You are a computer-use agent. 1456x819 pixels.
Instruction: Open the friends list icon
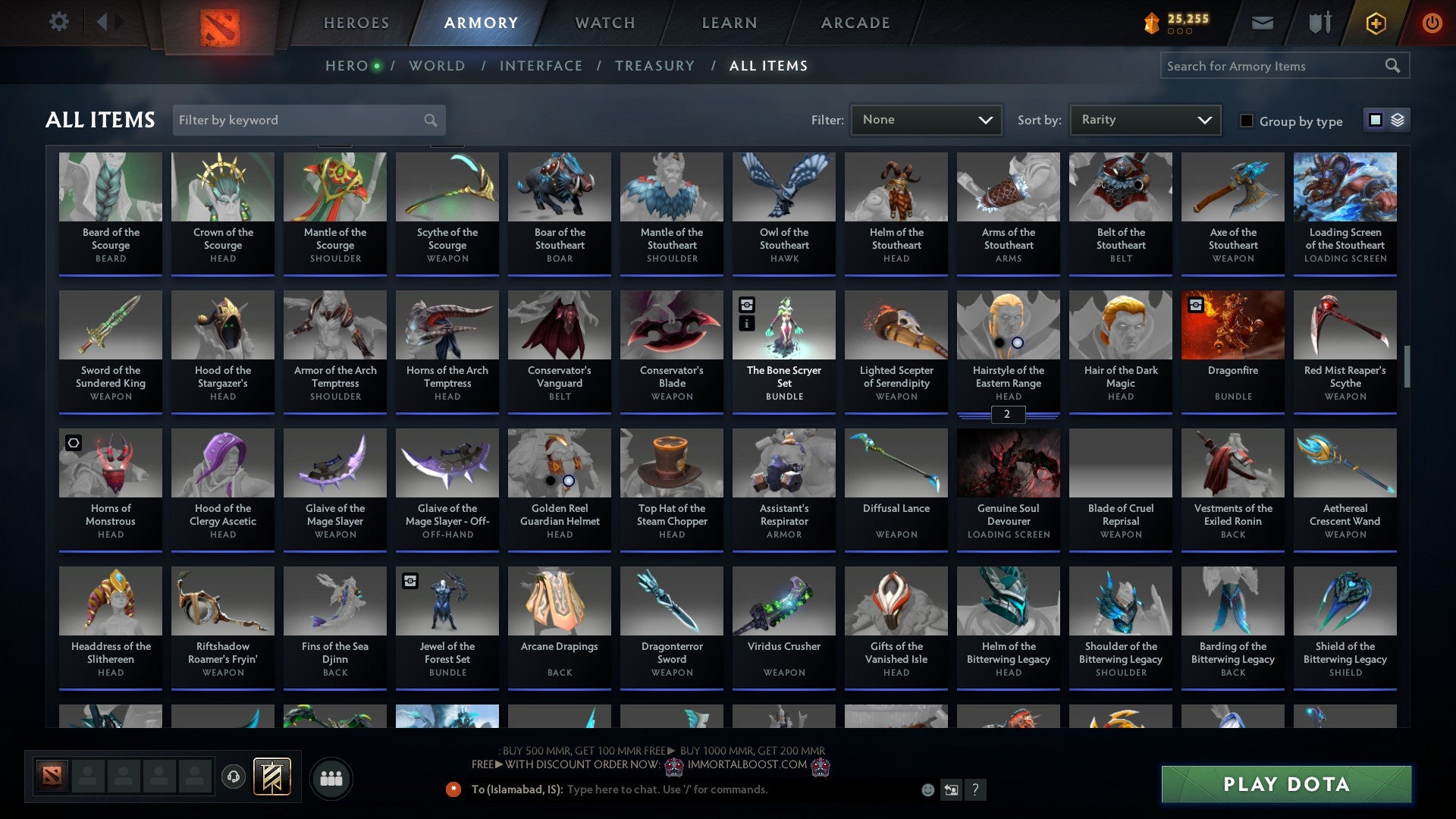(331, 777)
